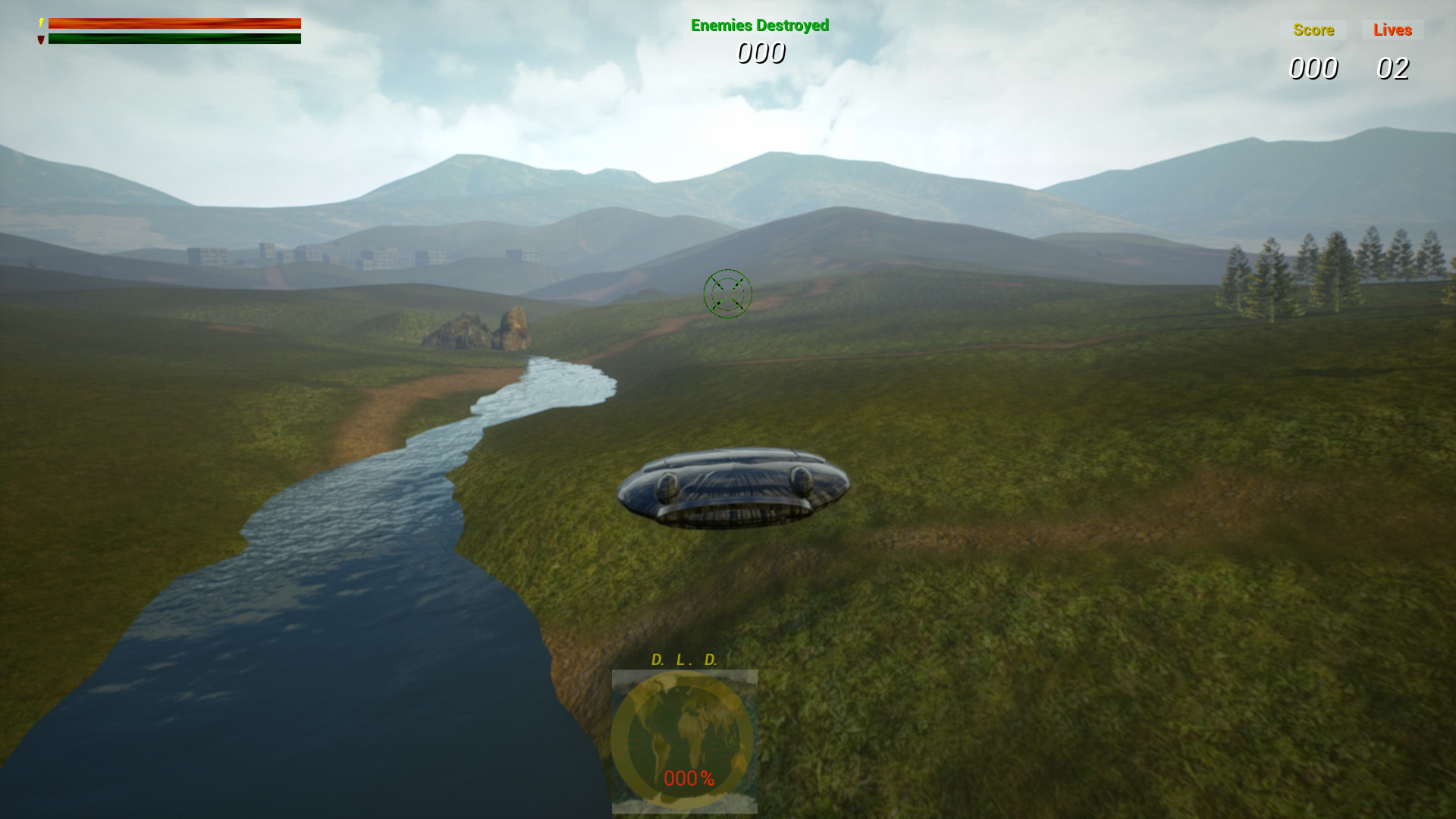Click the Lives label badge

coord(1392,30)
